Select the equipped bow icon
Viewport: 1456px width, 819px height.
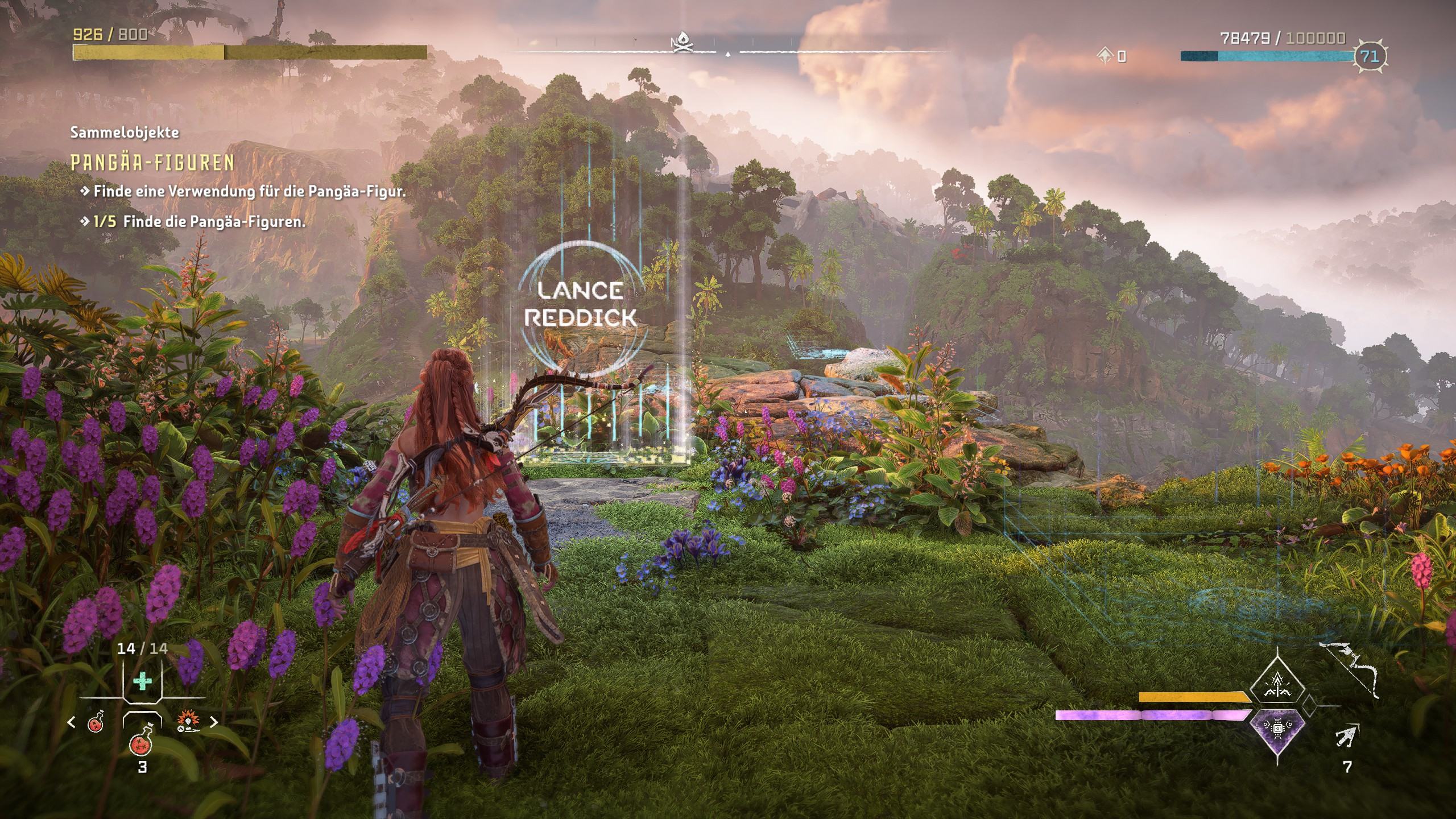coord(1349,669)
